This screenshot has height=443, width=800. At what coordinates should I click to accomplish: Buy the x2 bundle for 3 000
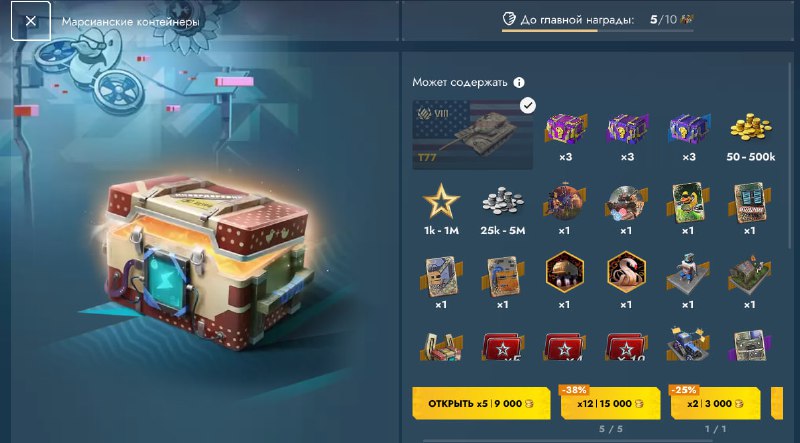(710, 403)
